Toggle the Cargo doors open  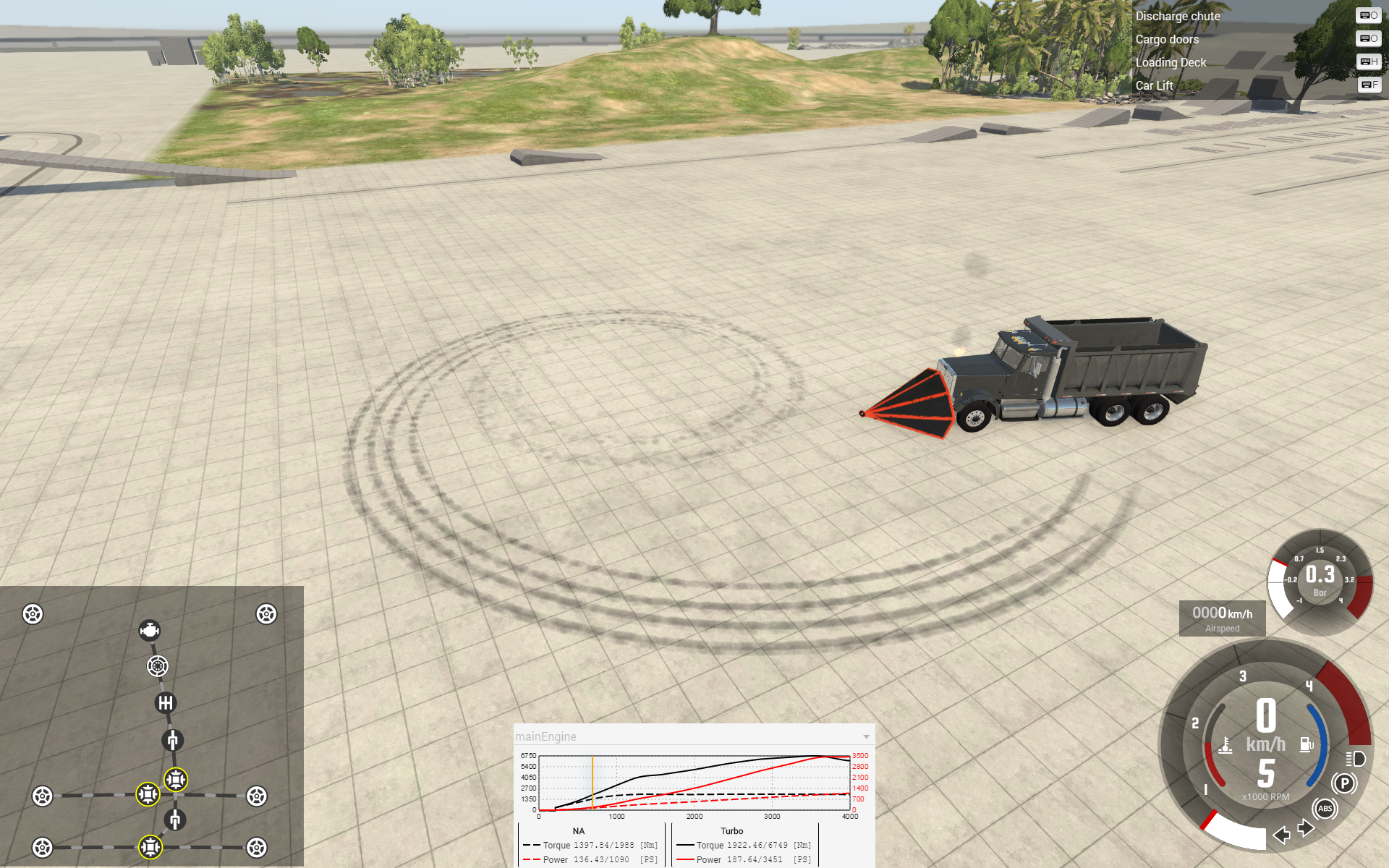tap(1167, 40)
